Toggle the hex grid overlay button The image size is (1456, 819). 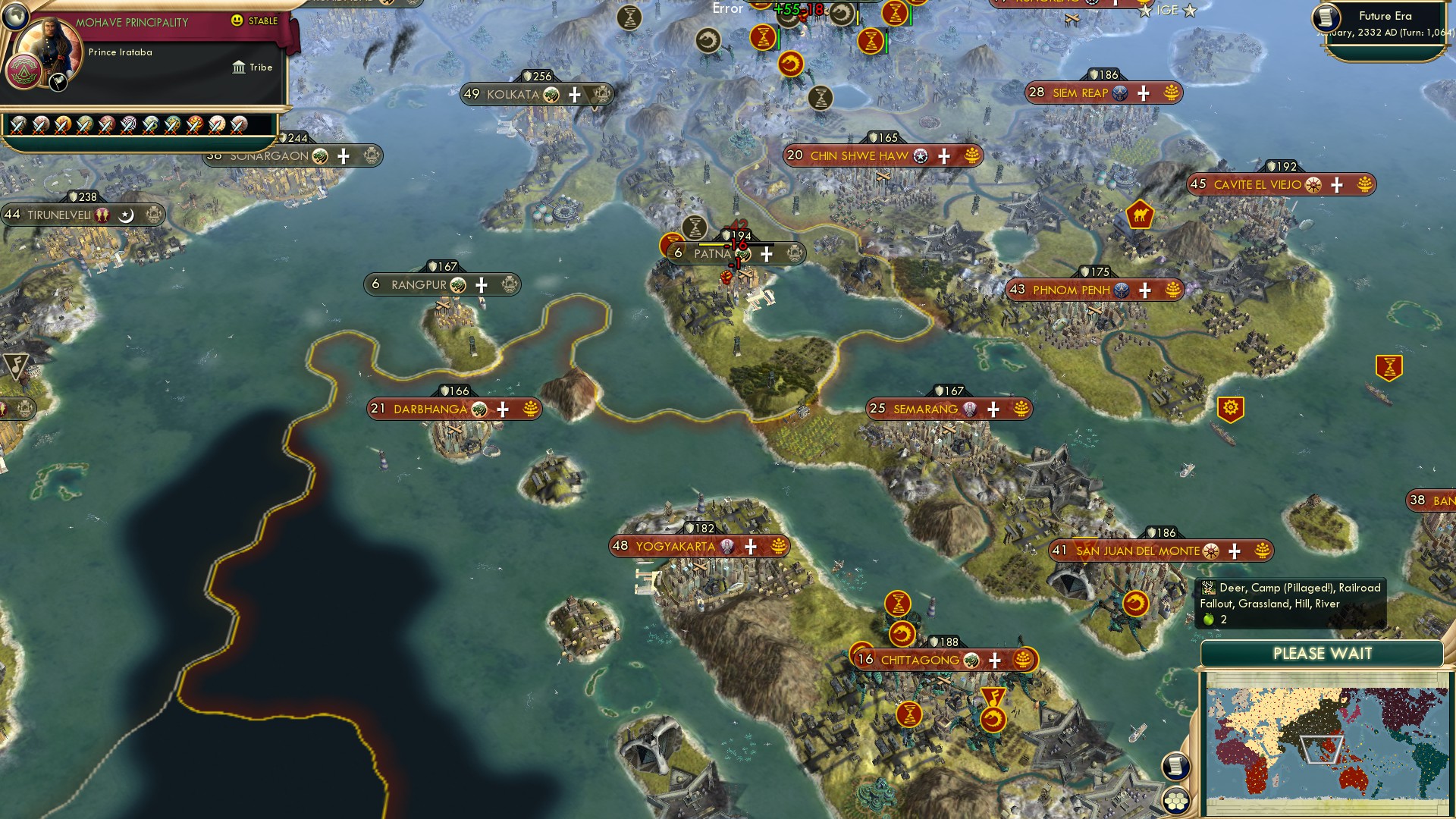[1175, 799]
